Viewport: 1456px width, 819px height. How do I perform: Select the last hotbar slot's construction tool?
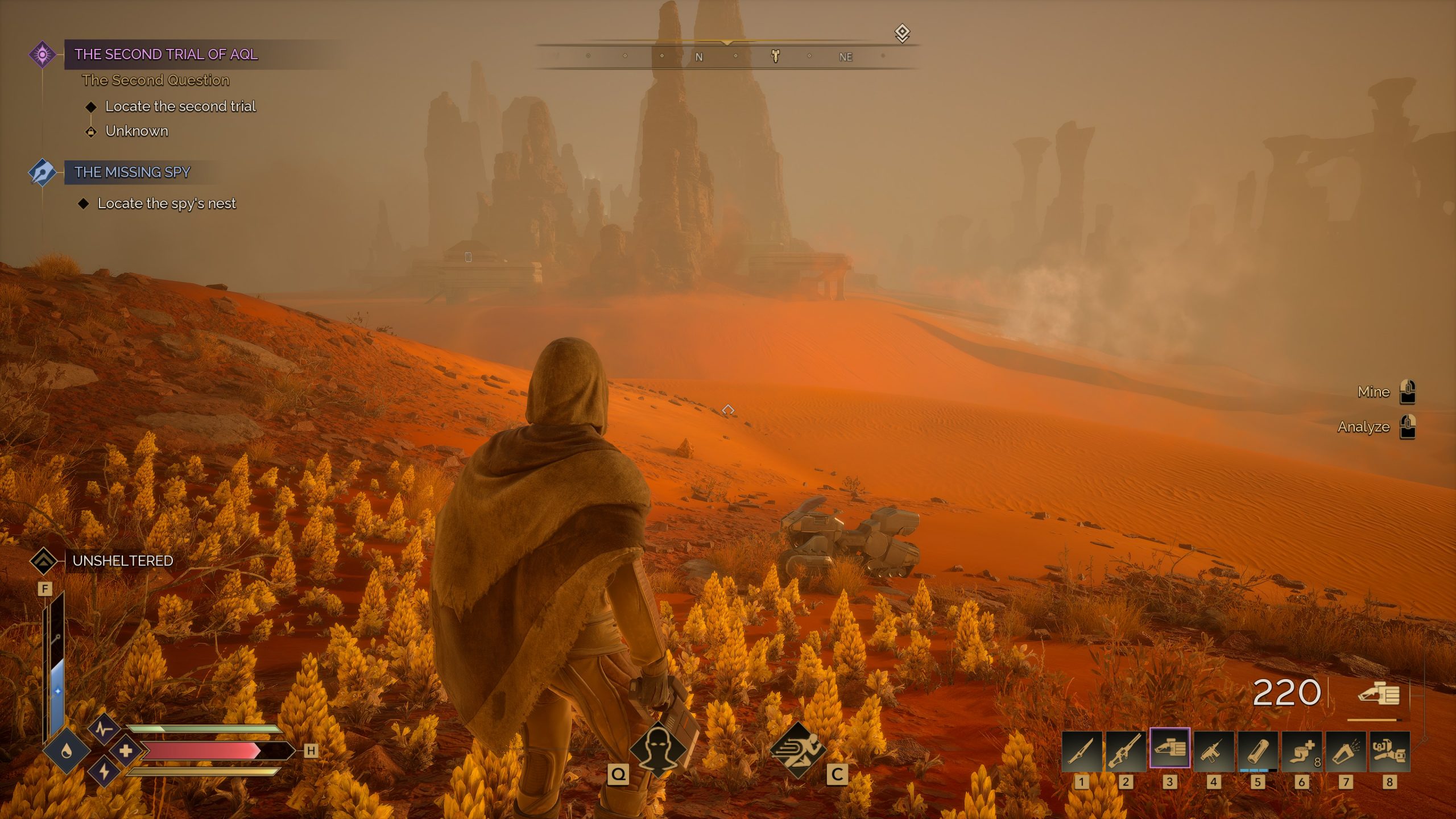[x=1389, y=751]
